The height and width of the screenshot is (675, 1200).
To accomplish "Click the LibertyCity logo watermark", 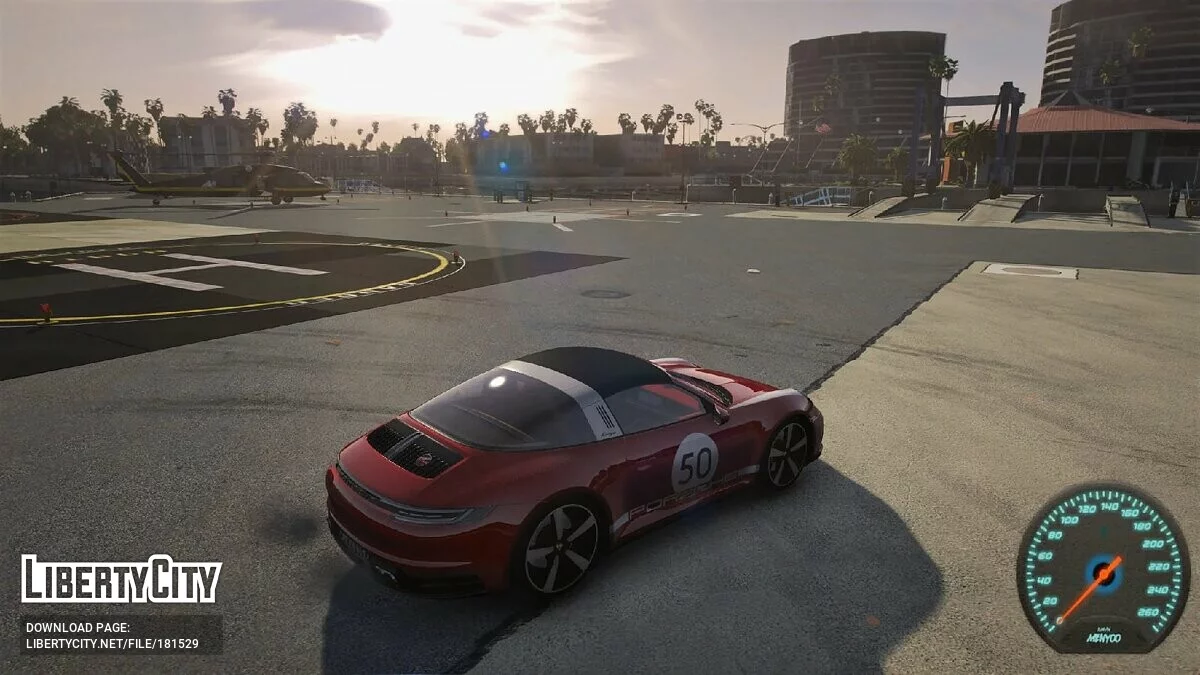I will tap(121, 580).
